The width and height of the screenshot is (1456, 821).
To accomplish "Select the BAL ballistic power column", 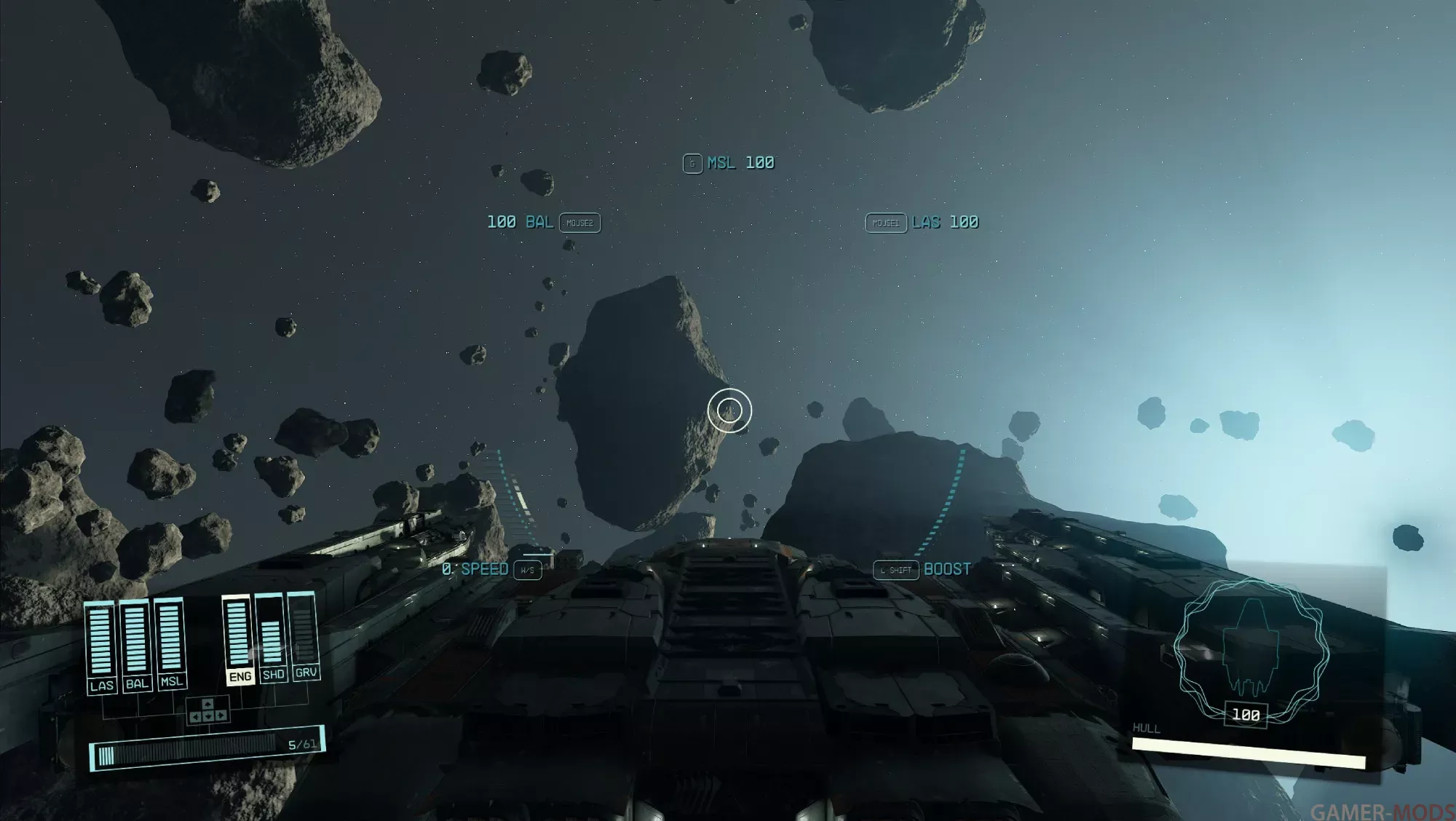I will pyautogui.click(x=136, y=643).
